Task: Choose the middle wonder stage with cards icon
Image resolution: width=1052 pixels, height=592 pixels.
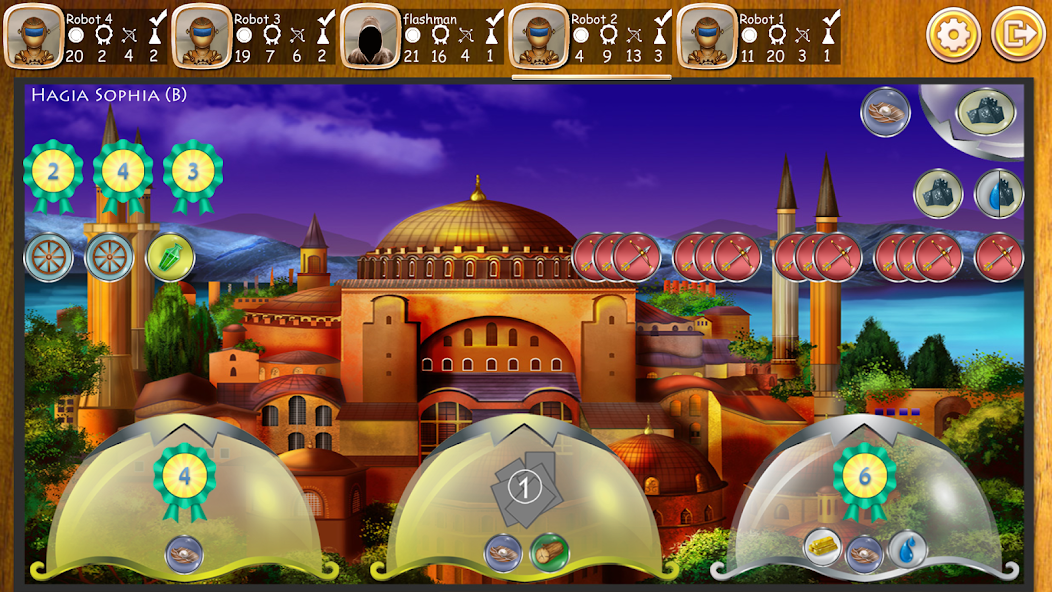Action: point(525,500)
